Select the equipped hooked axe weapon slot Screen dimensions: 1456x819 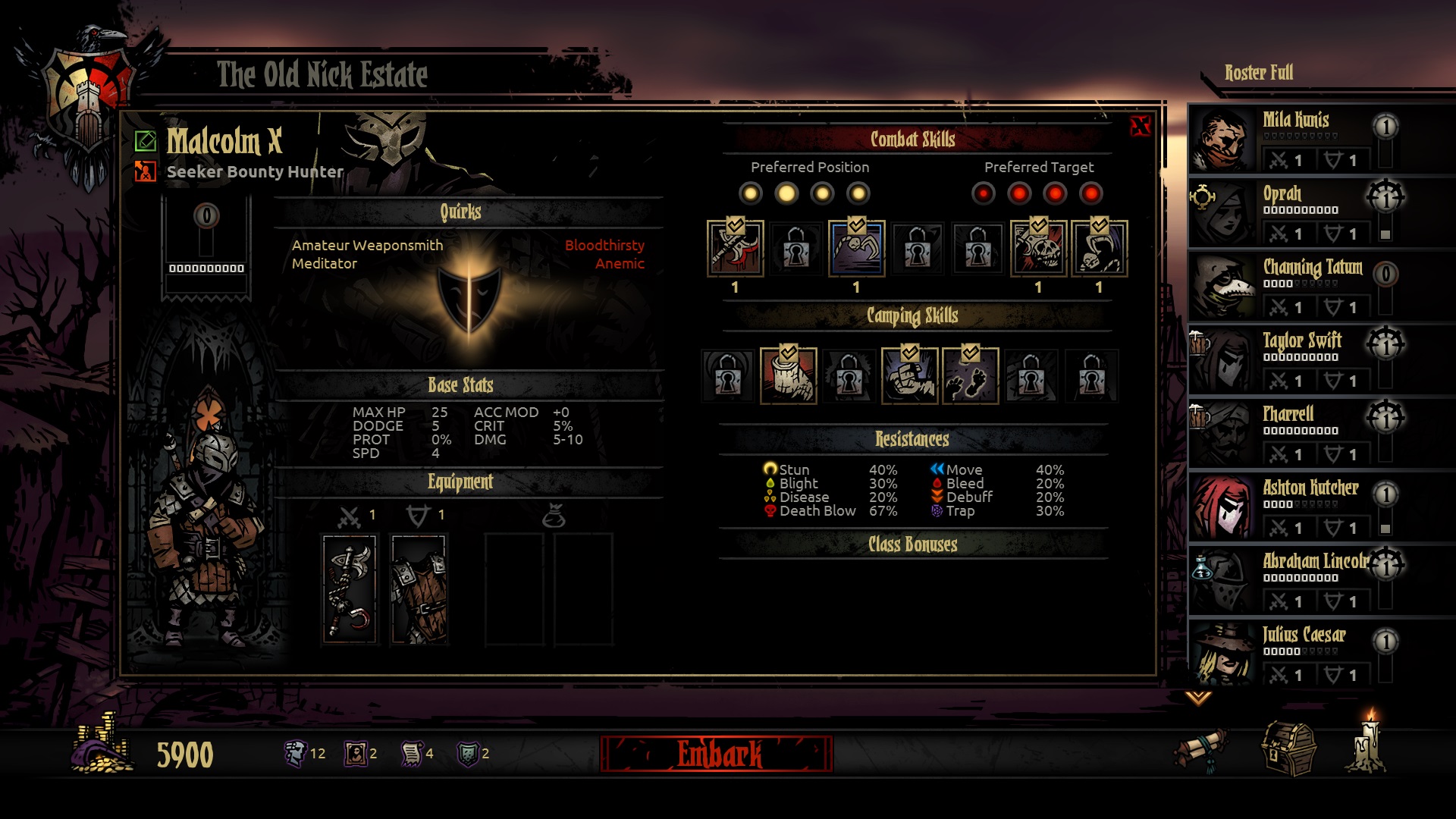(350, 589)
